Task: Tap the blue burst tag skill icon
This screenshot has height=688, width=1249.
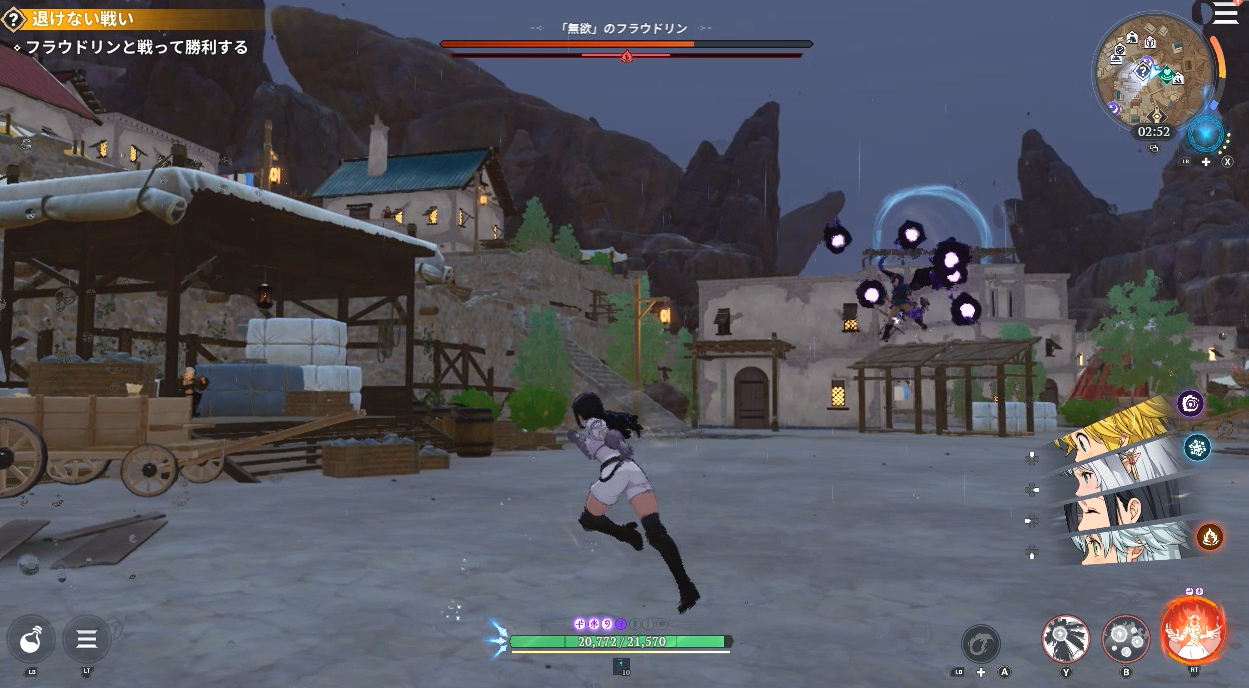Action: point(1197,447)
